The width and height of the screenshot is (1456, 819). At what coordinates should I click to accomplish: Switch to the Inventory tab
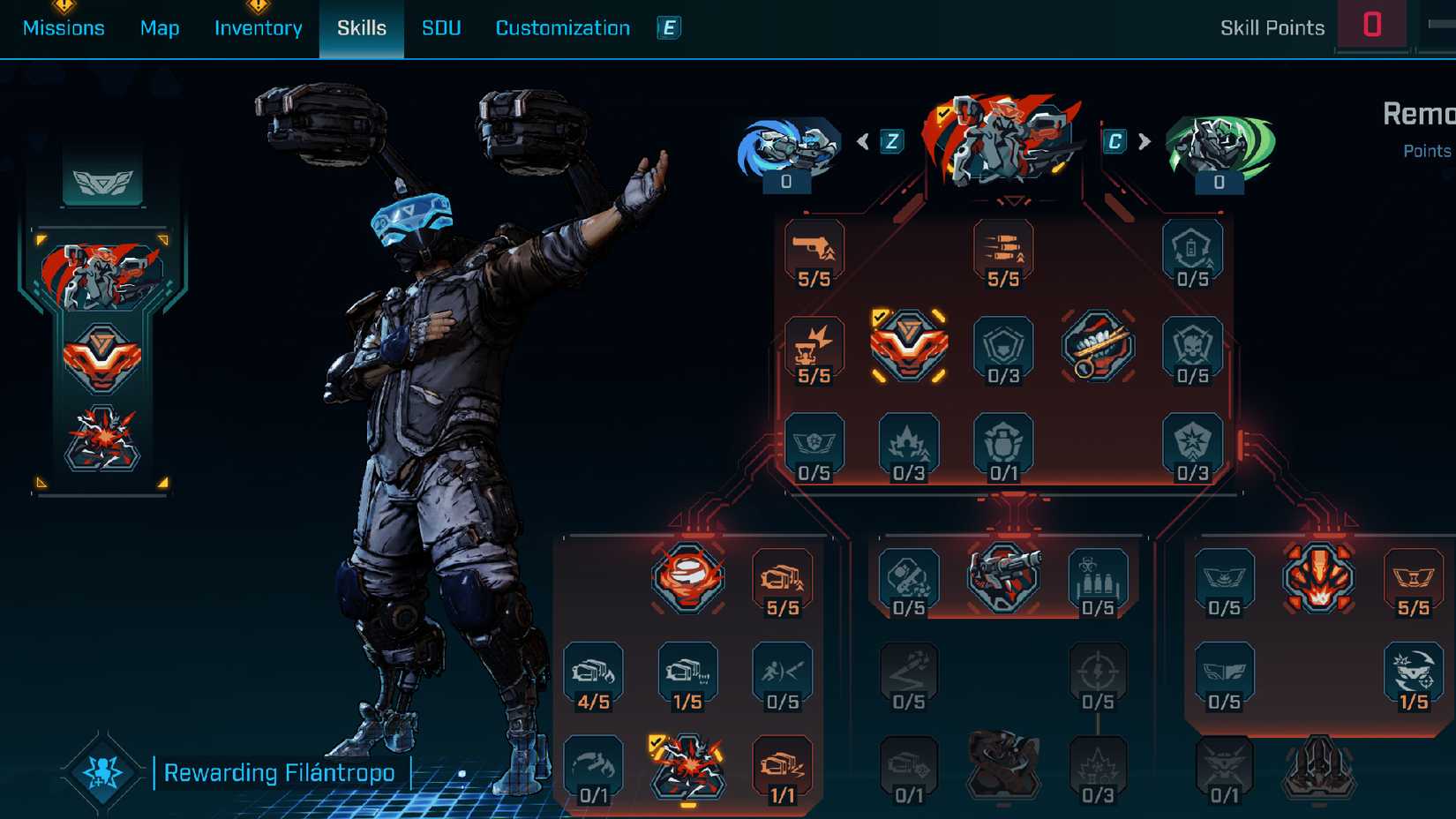point(258,27)
